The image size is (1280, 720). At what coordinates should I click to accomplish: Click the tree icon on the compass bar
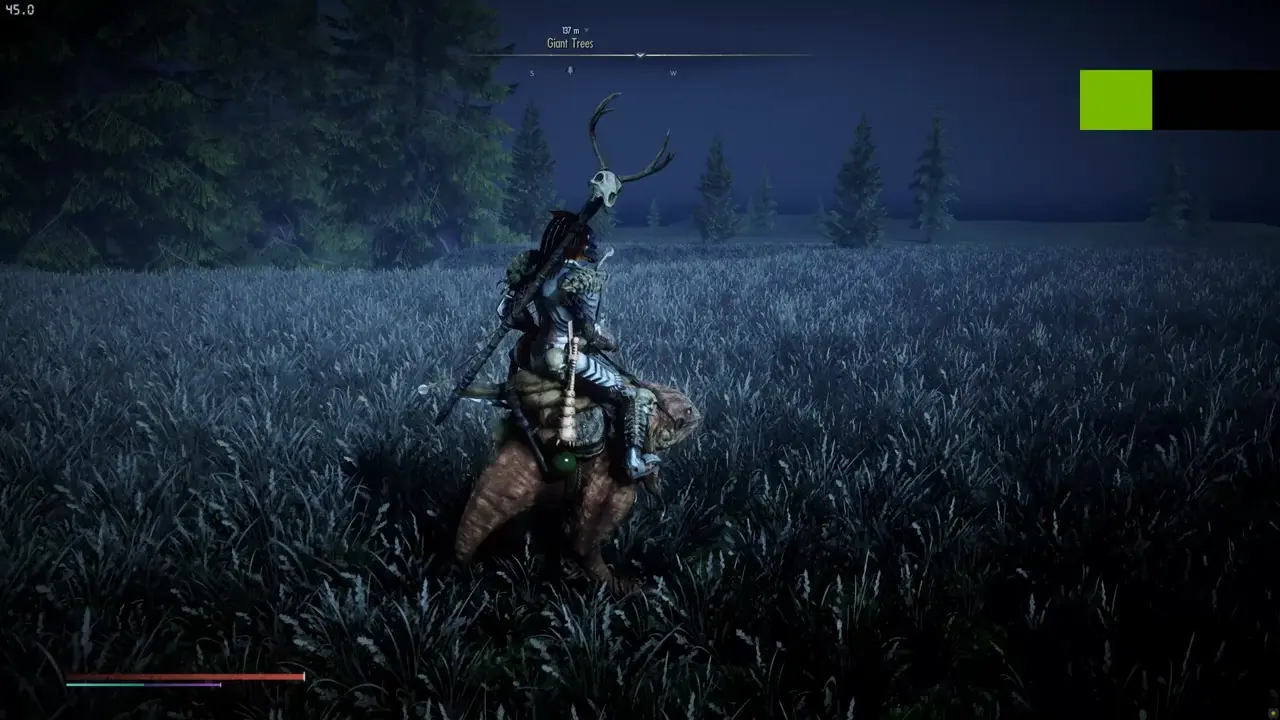tap(571, 72)
